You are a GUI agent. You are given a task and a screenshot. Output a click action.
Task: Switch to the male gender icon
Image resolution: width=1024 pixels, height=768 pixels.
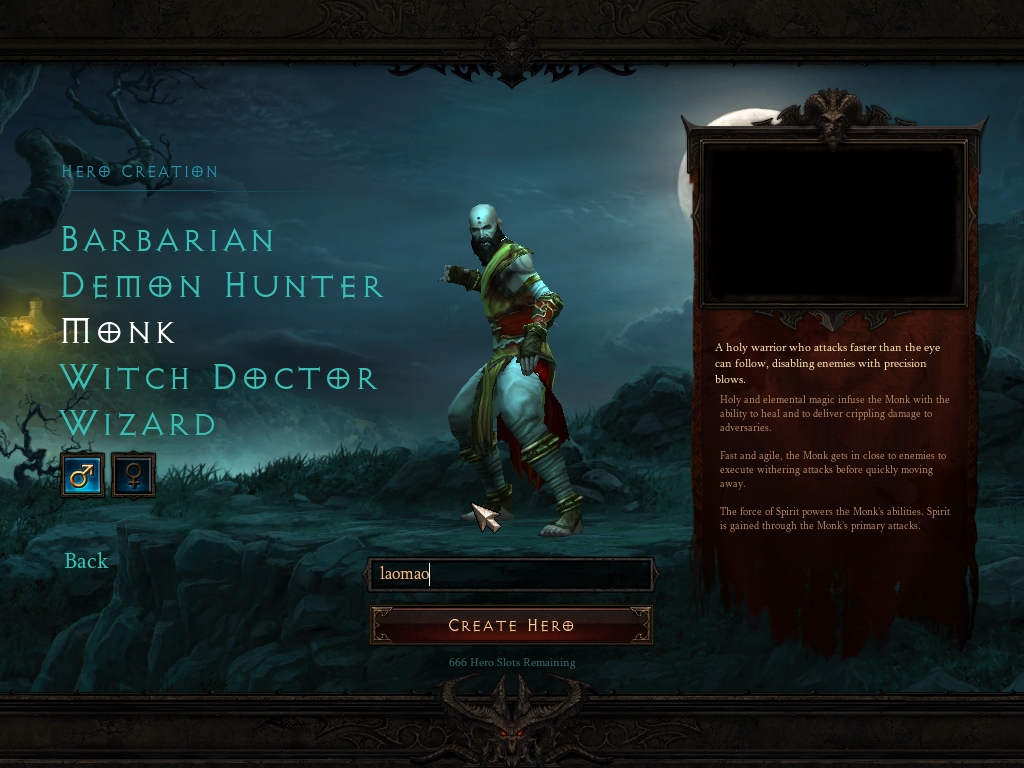pos(82,475)
